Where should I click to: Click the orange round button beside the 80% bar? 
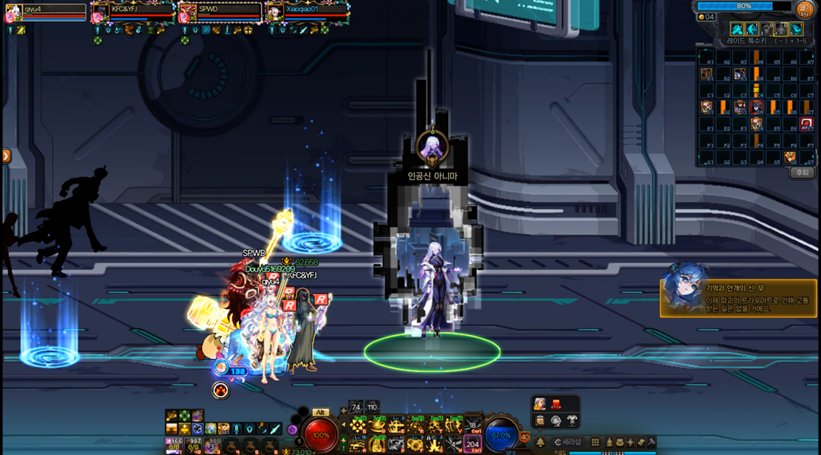click(806, 8)
